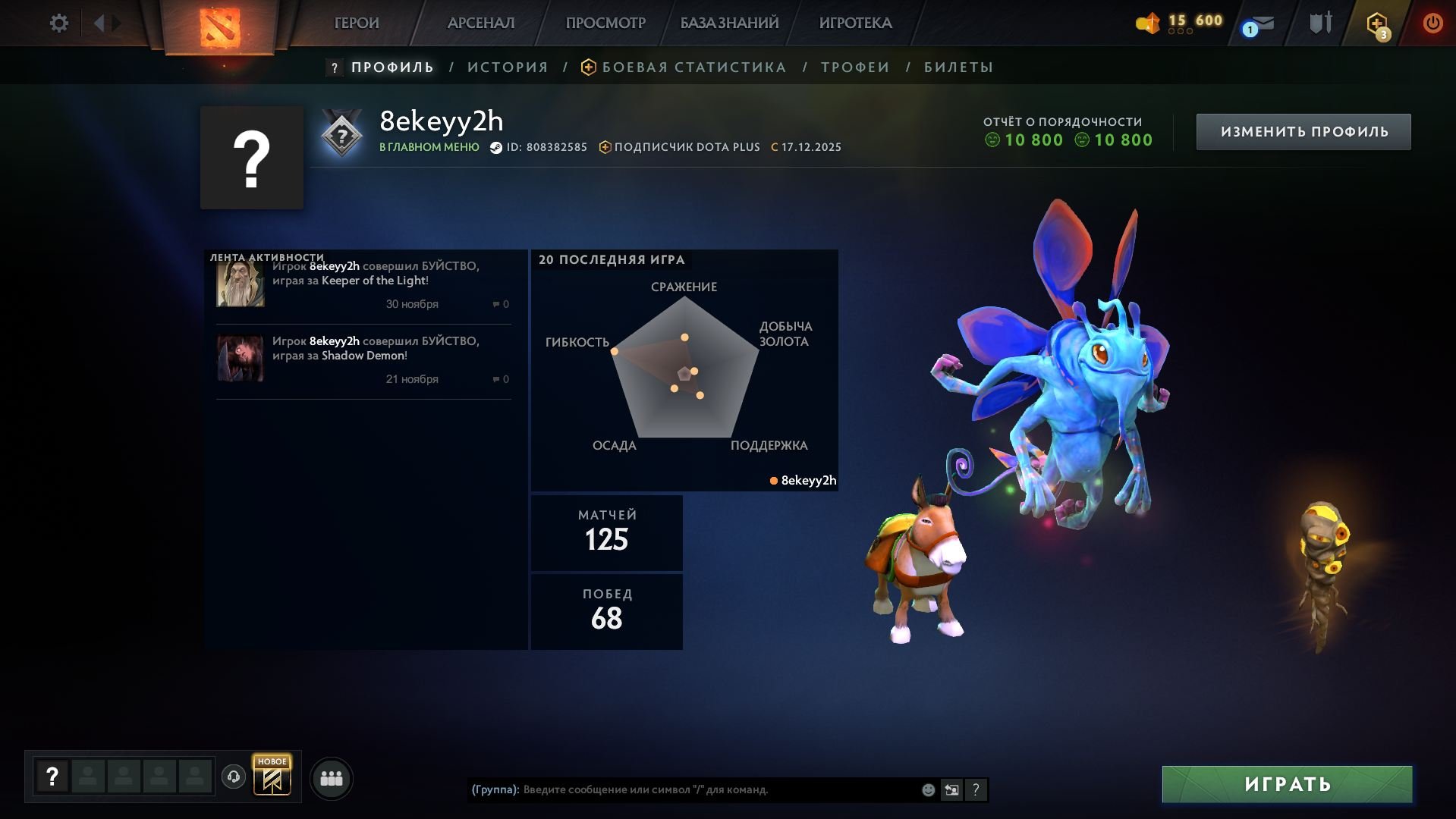
Task: Open the ИГРОТЕКА menu item
Action: pos(856,23)
